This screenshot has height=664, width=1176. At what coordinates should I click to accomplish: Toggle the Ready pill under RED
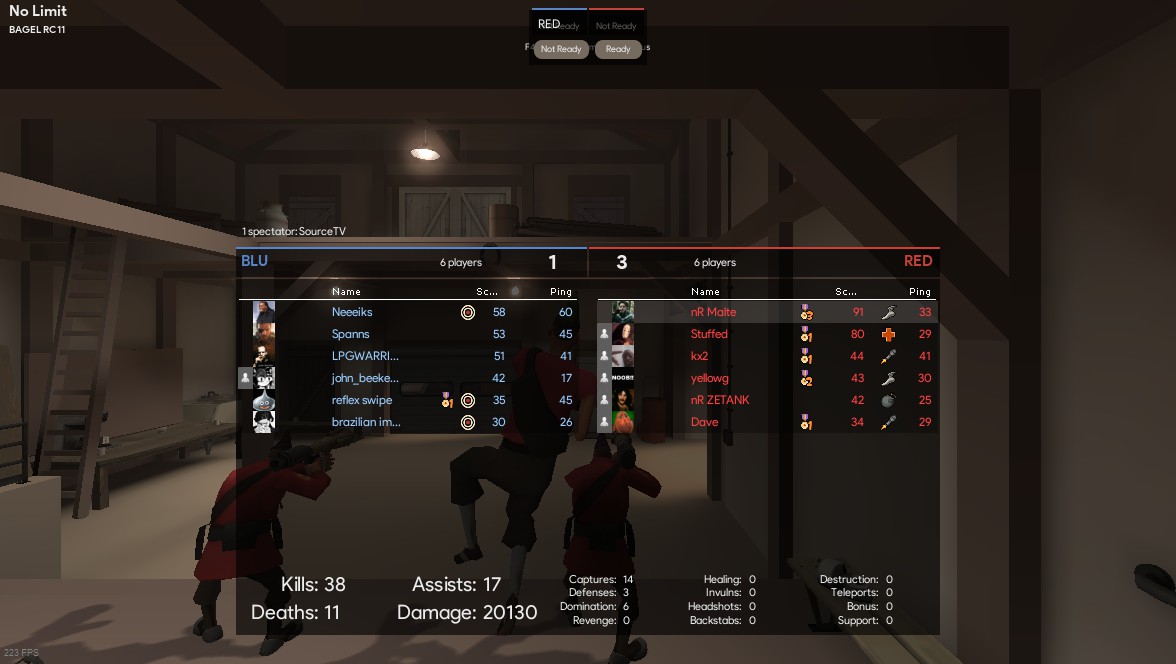point(618,49)
